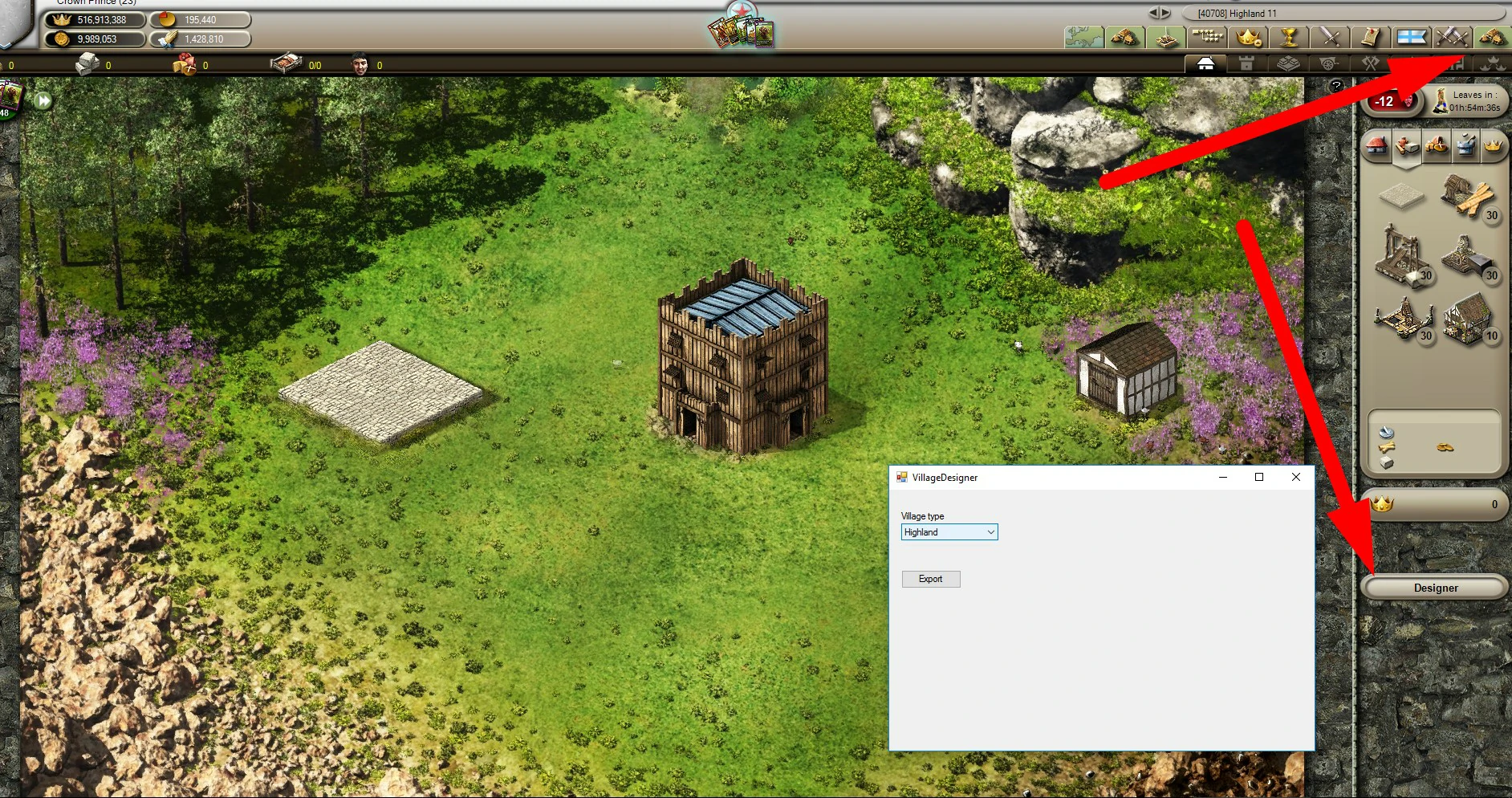Viewport: 1512px width, 798px height.
Task: Export the village design
Action: (930, 579)
